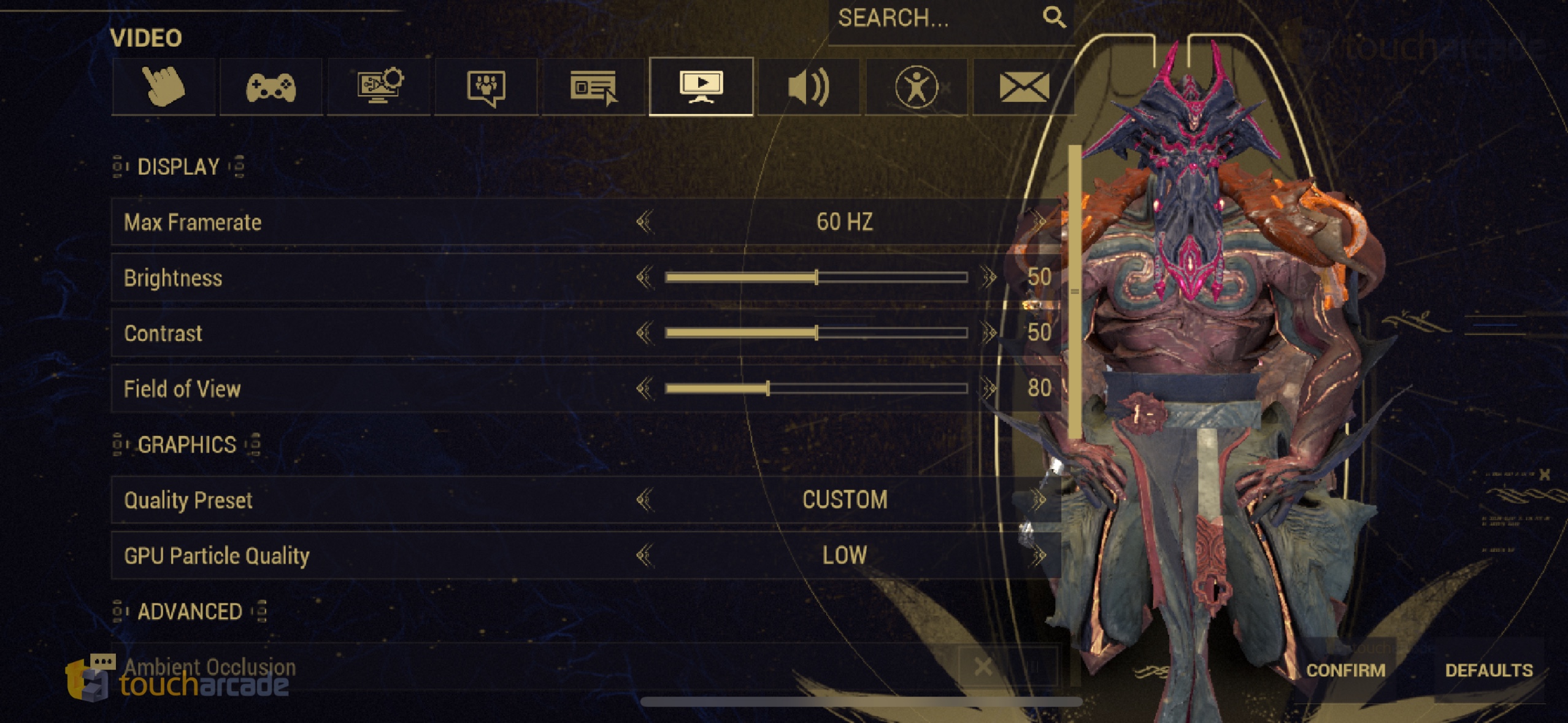Viewport: 1568px width, 723px height.
Task: Open the envelope mail tab
Action: [1023, 86]
